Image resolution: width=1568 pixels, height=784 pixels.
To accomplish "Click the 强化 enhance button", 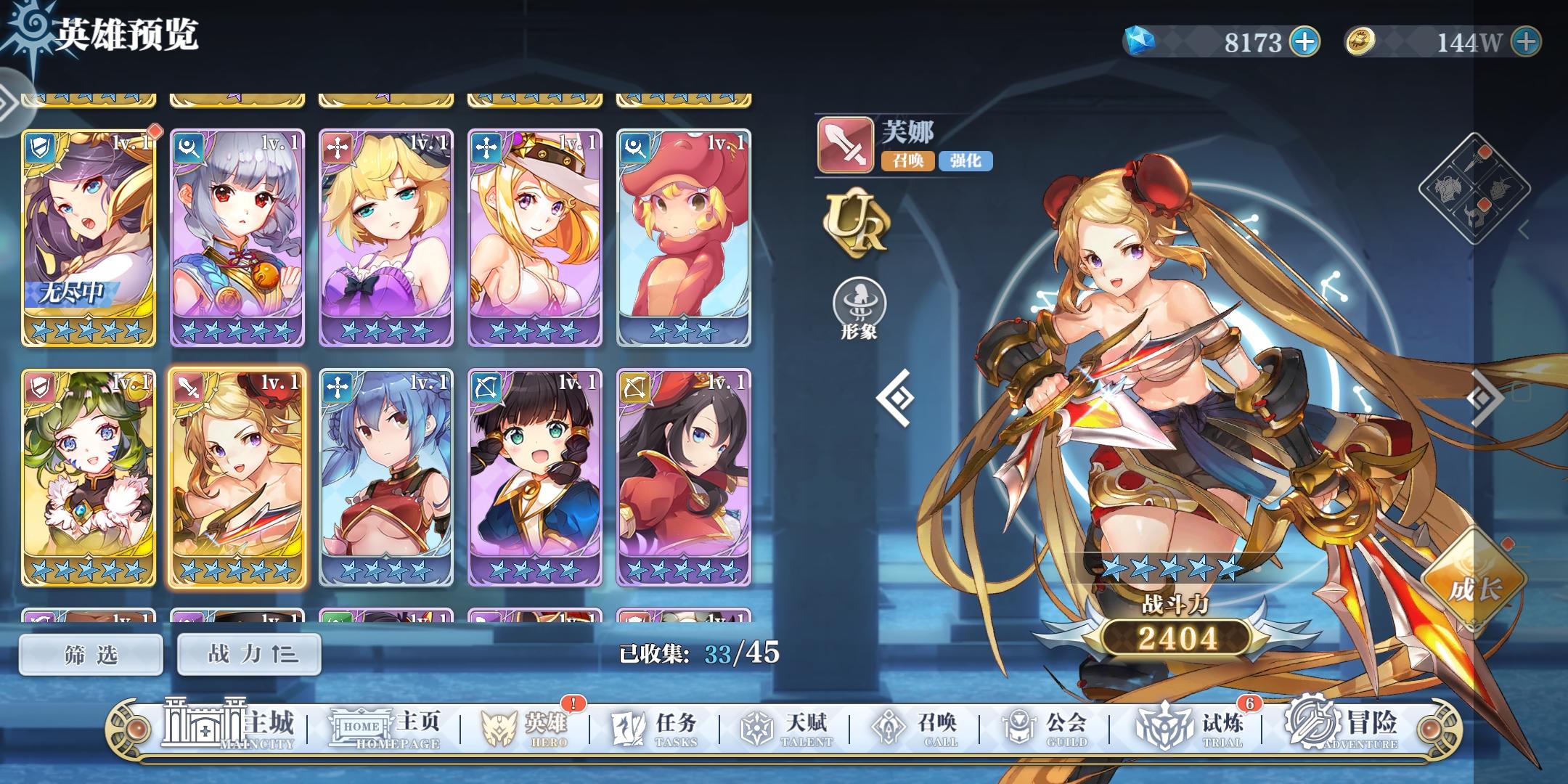I will point(965,161).
